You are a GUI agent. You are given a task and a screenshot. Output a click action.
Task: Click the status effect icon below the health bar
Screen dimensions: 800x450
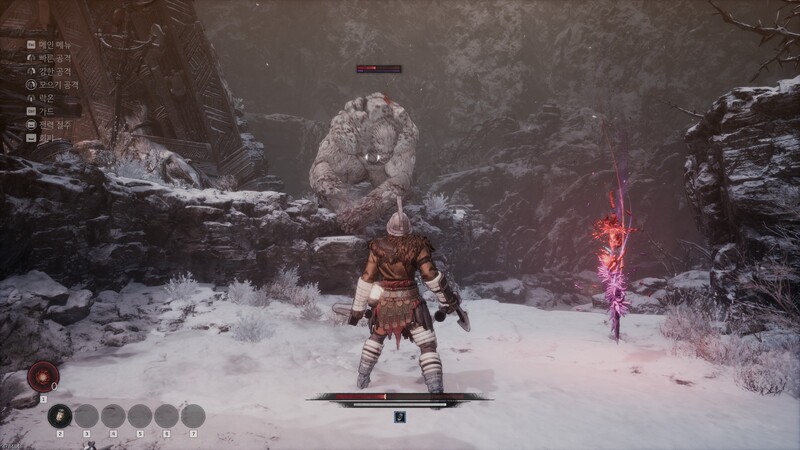point(399,417)
